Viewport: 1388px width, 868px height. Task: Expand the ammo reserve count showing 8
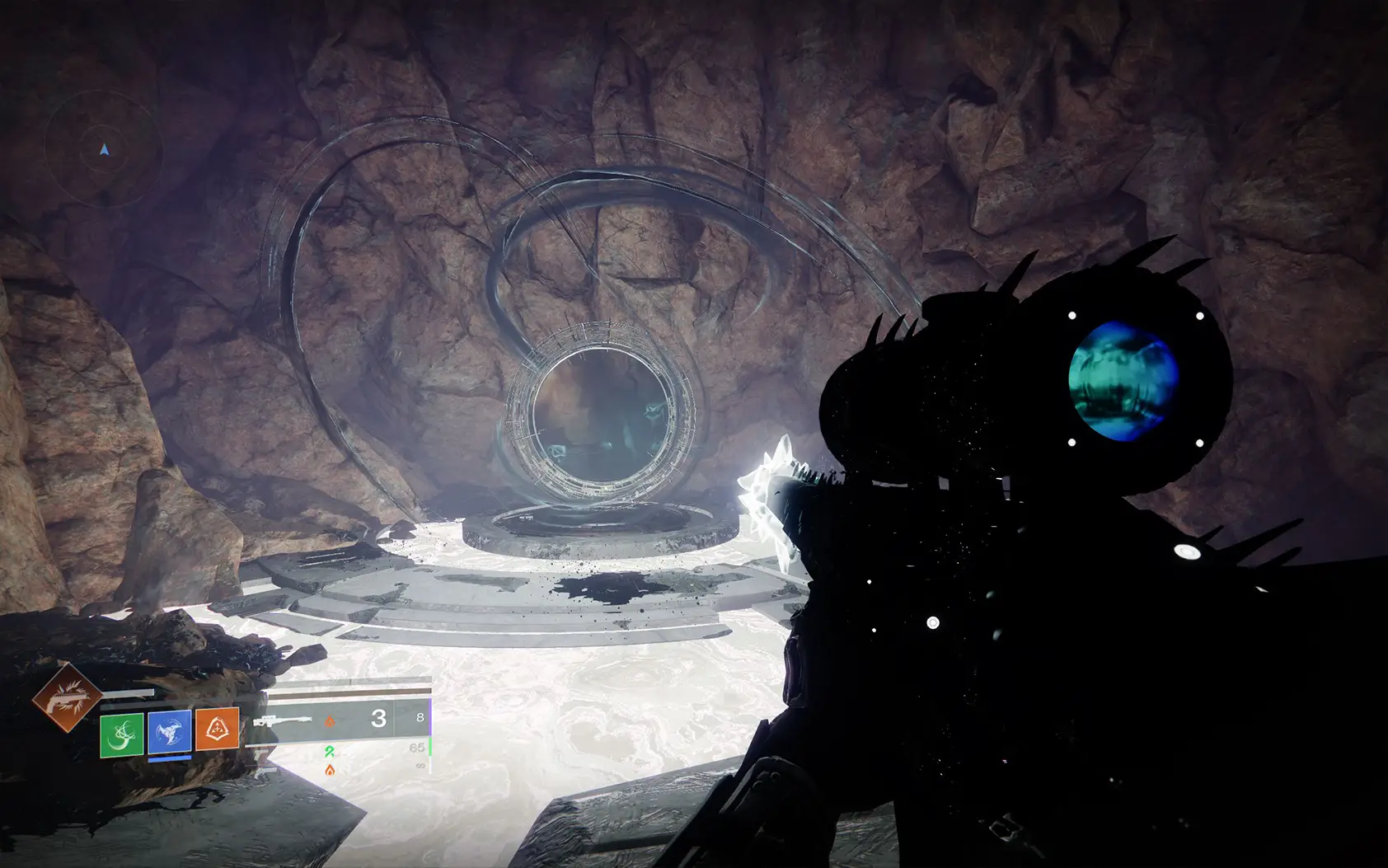[x=420, y=717]
